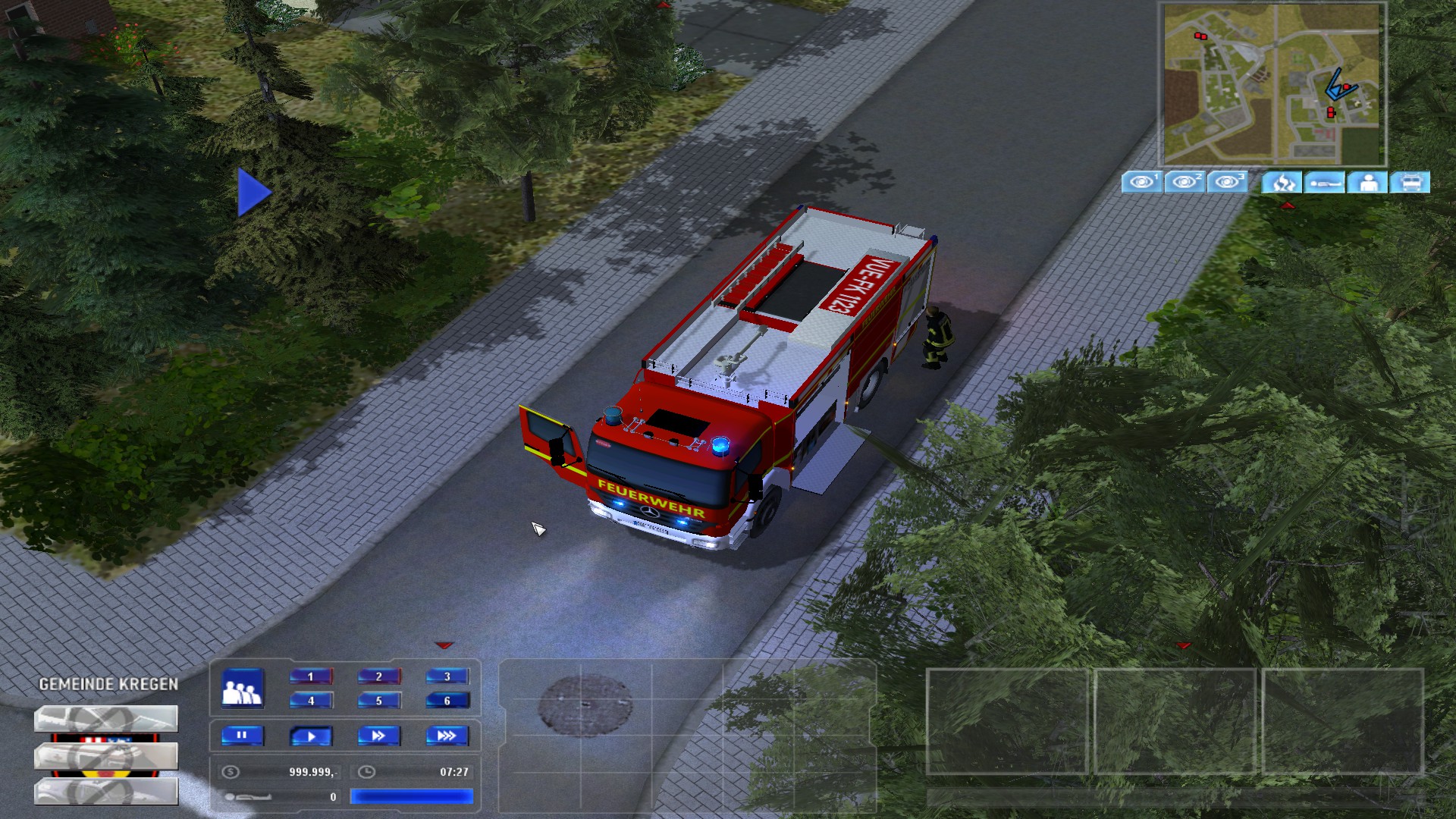Select the personnel filter icon
Viewport: 1456px width, 819px height.
[x=1367, y=183]
